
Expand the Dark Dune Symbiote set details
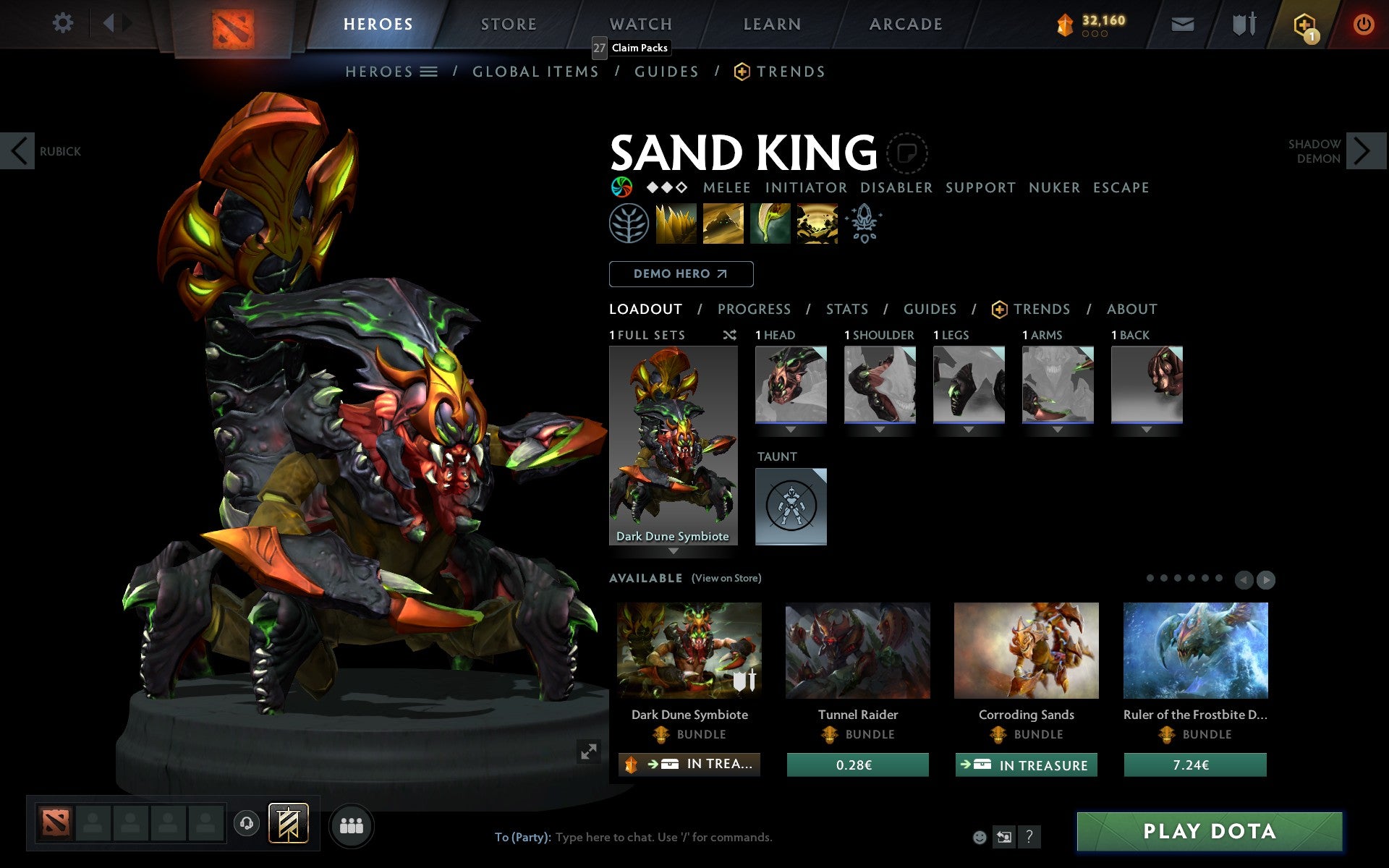tap(673, 550)
